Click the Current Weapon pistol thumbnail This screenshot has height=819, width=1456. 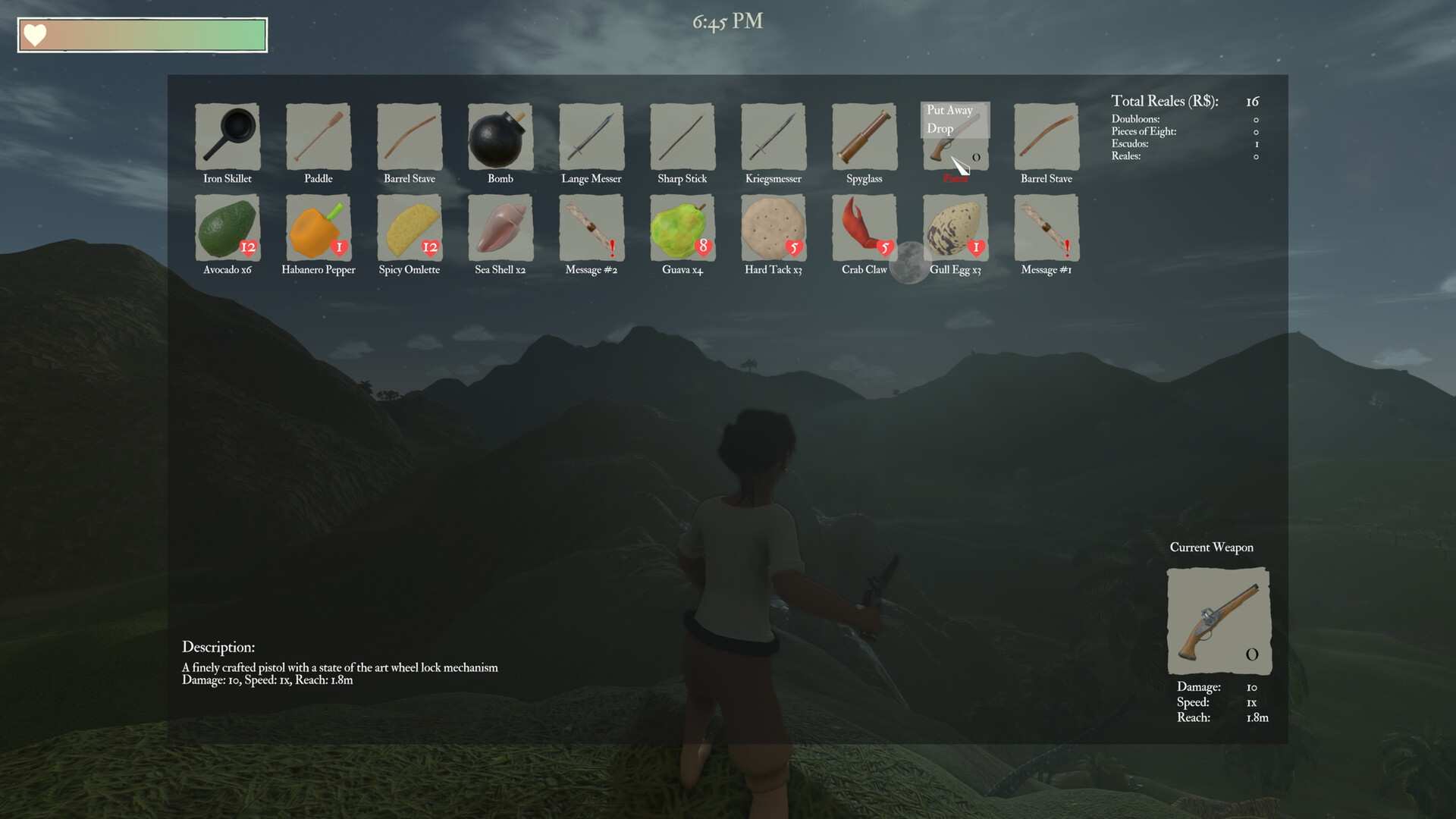coord(1217,620)
